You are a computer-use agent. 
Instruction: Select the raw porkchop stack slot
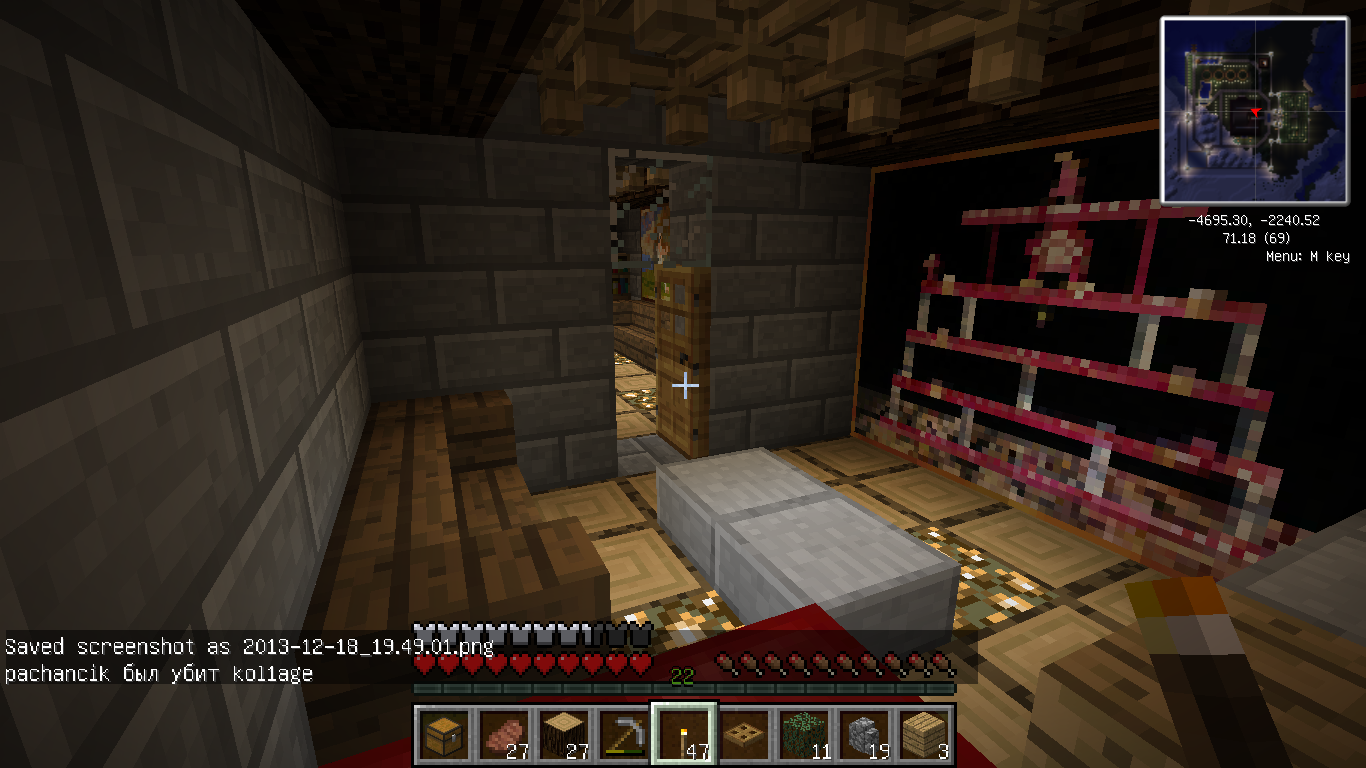[503, 735]
